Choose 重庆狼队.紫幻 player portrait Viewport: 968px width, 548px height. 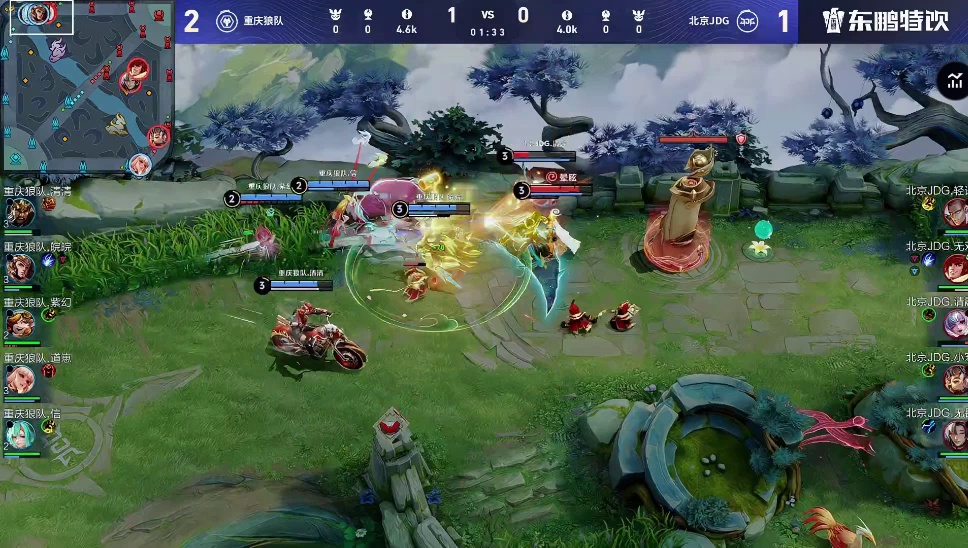[21, 322]
